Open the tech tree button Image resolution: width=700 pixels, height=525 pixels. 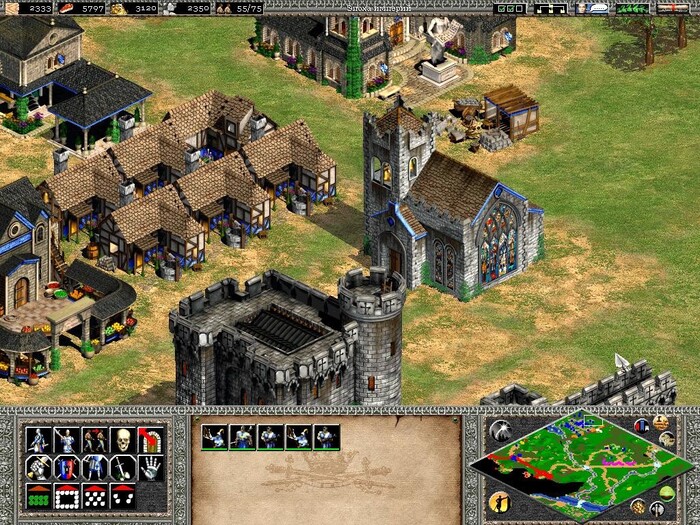[x=552, y=7]
